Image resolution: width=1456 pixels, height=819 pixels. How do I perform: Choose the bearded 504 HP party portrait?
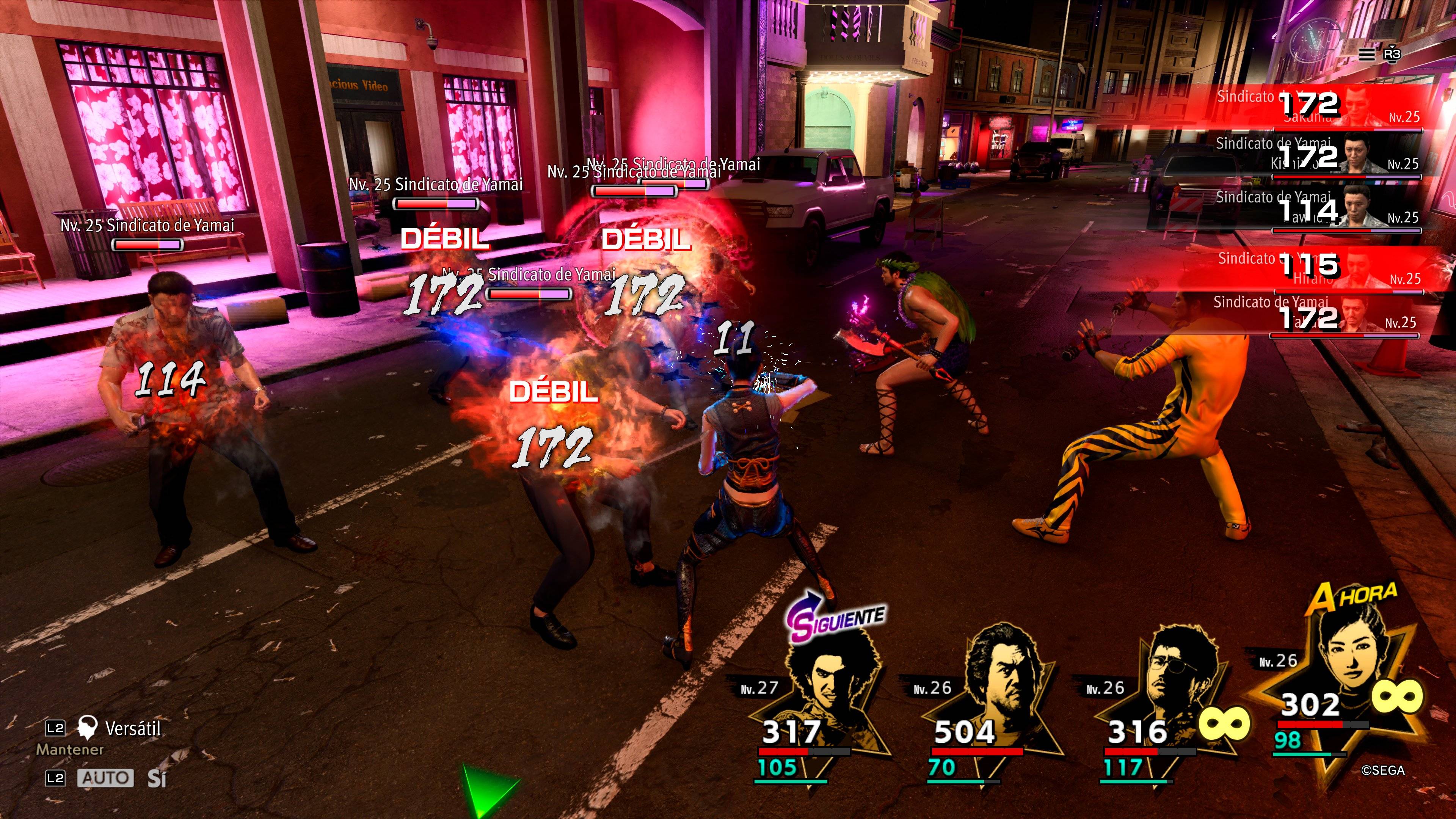tap(1001, 678)
